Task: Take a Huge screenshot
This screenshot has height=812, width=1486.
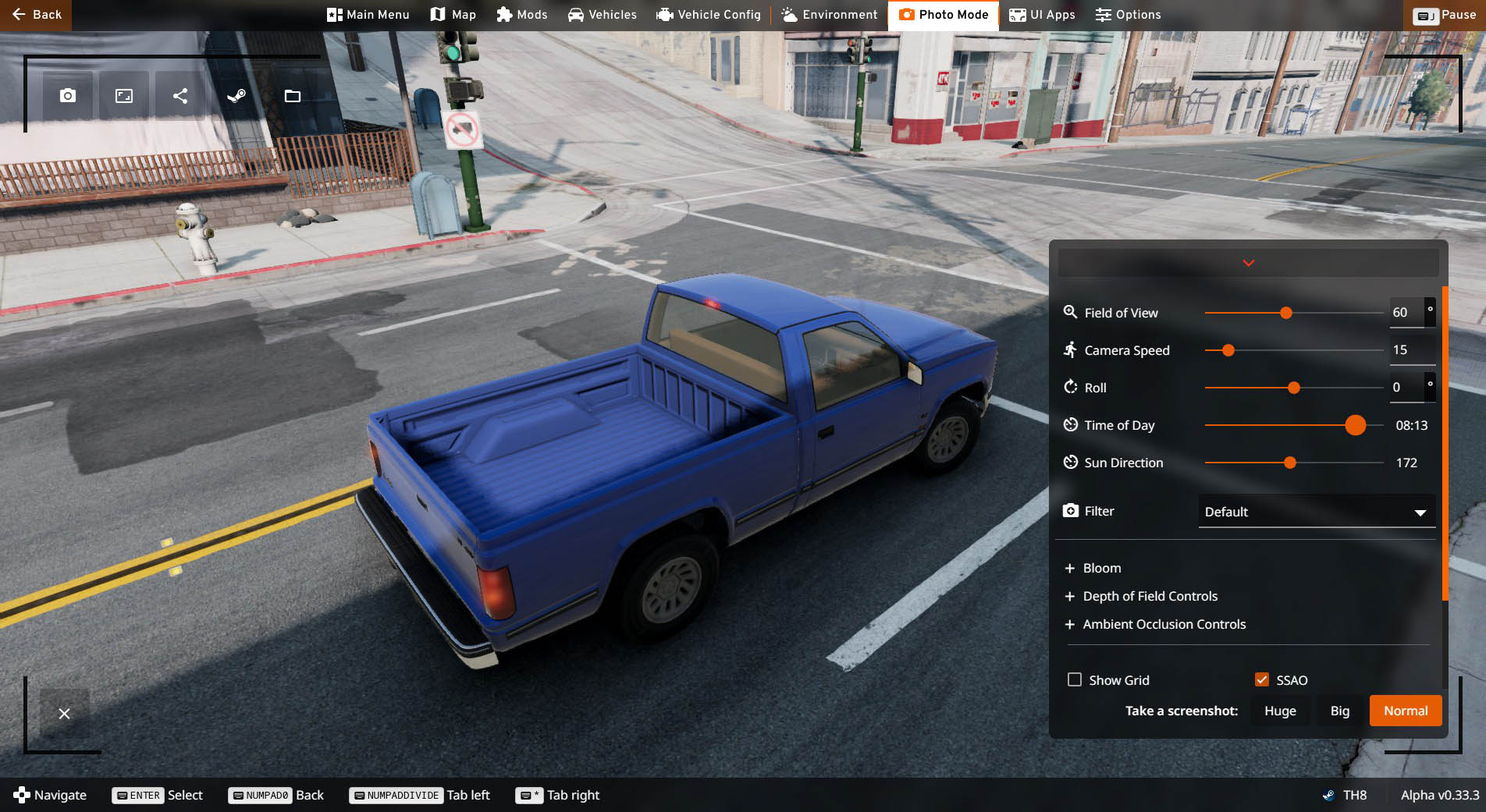Action: (x=1280, y=711)
